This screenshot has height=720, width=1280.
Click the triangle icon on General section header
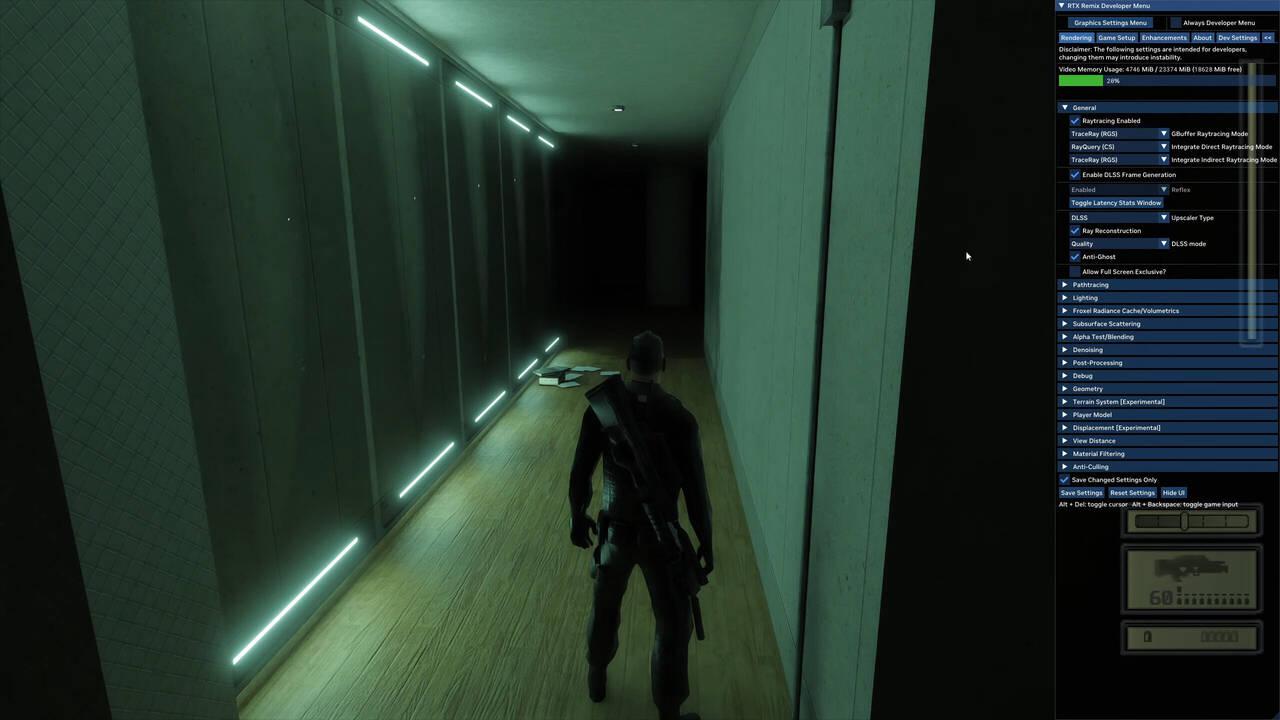coord(1064,107)
